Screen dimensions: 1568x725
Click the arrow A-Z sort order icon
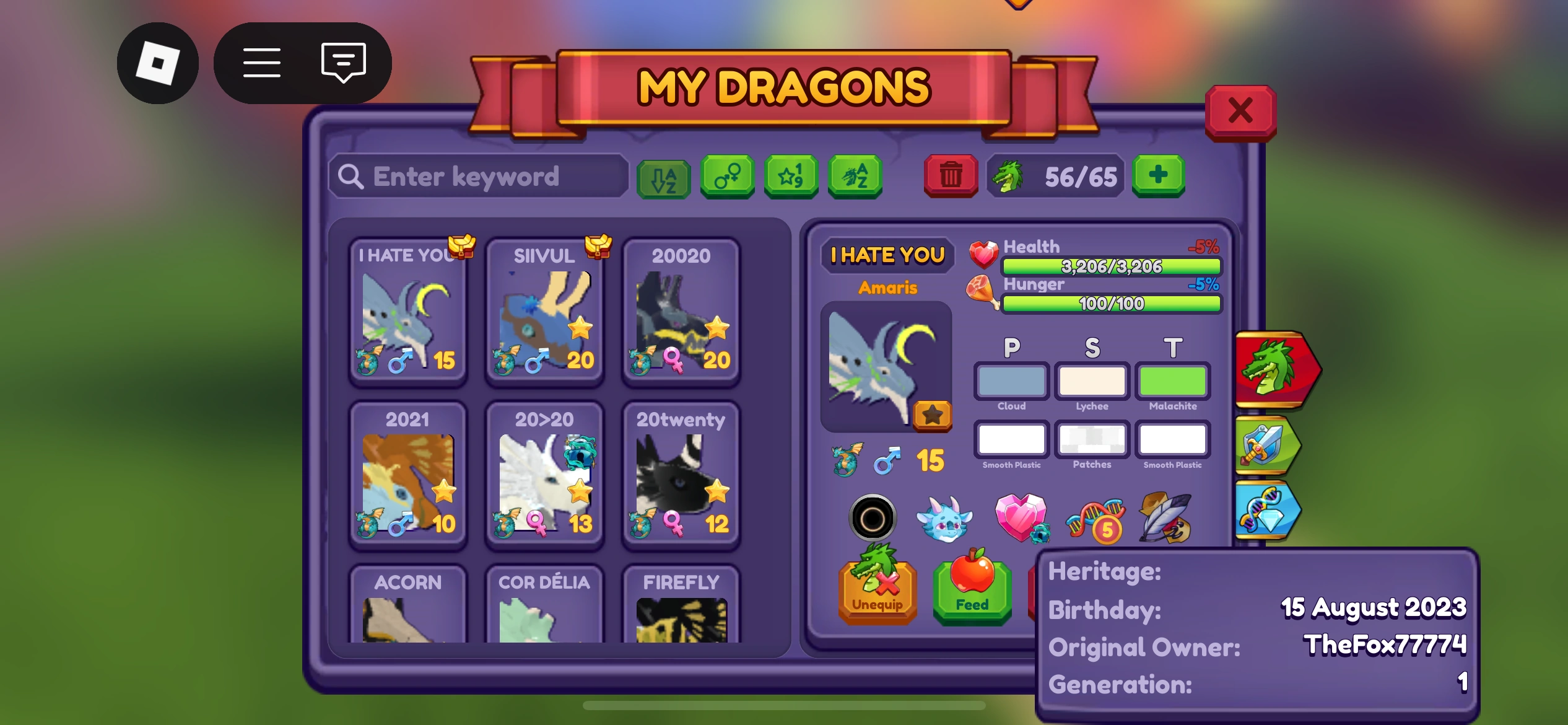pyautogui.click(x=663, y=177)
